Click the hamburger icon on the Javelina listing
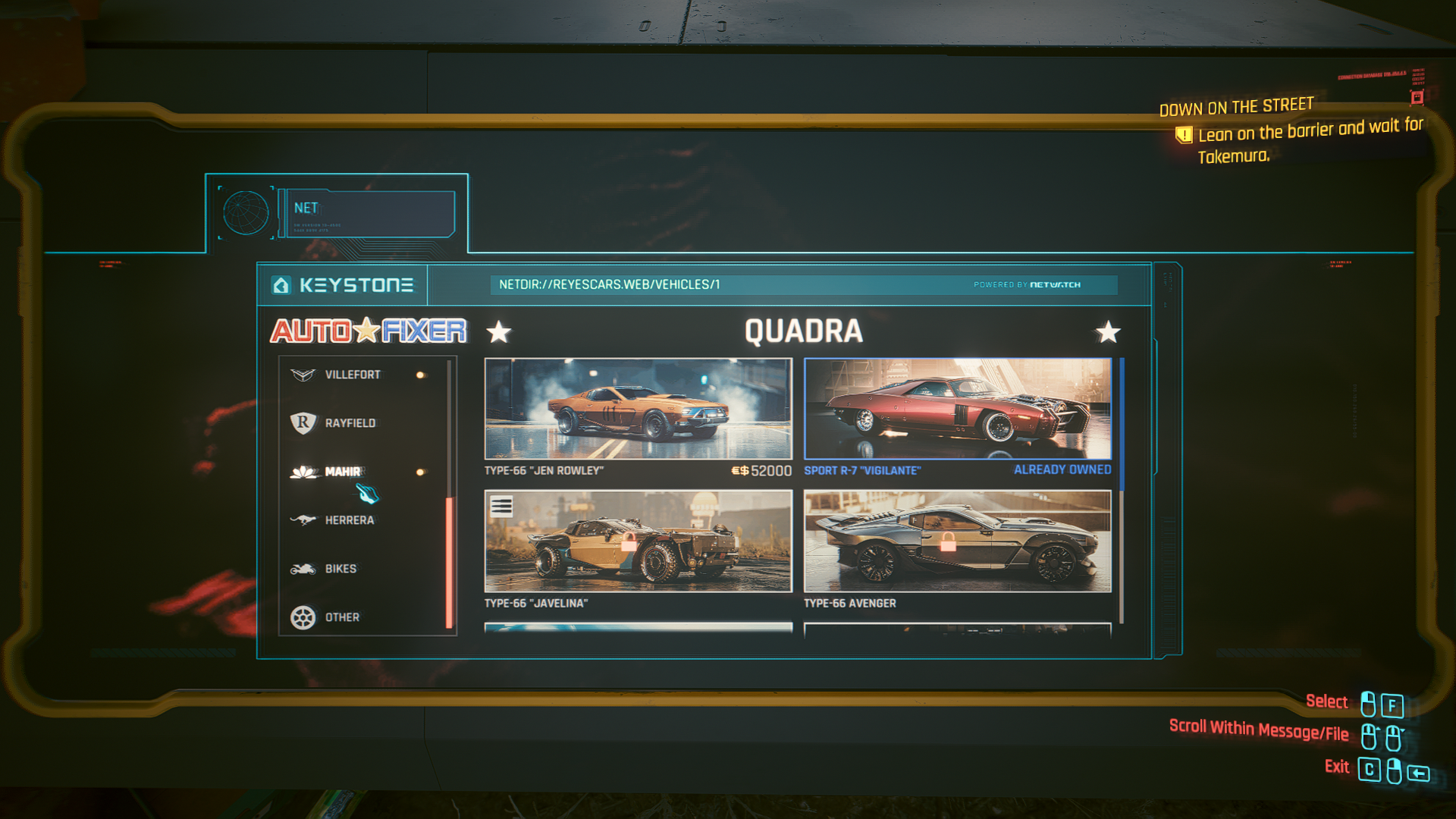Screen dimensions: 1456x819 [x=502, y=504]
